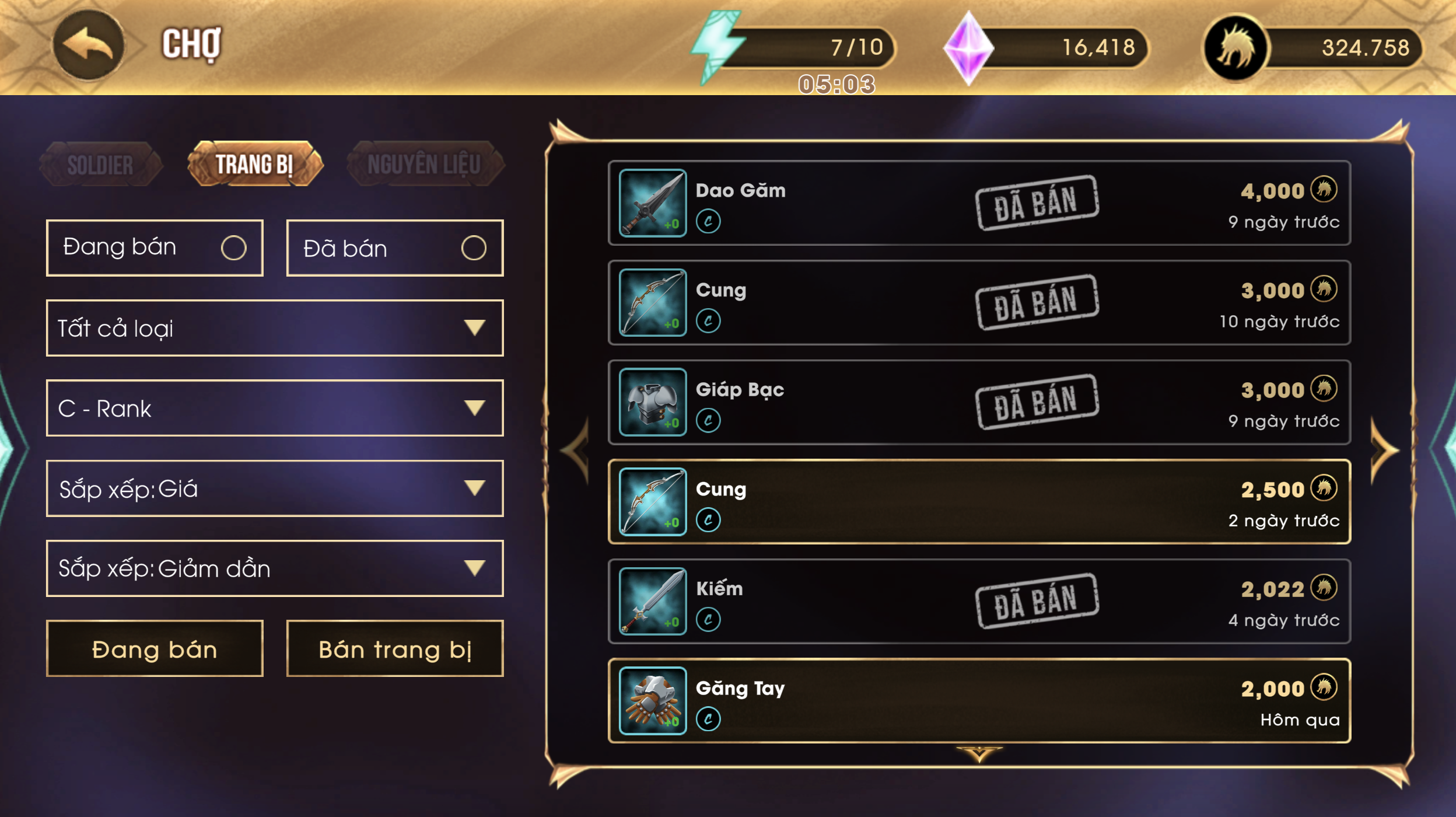Switch to the Soldier tab
Screen dimensions: 1456x817
click(100, 165)
